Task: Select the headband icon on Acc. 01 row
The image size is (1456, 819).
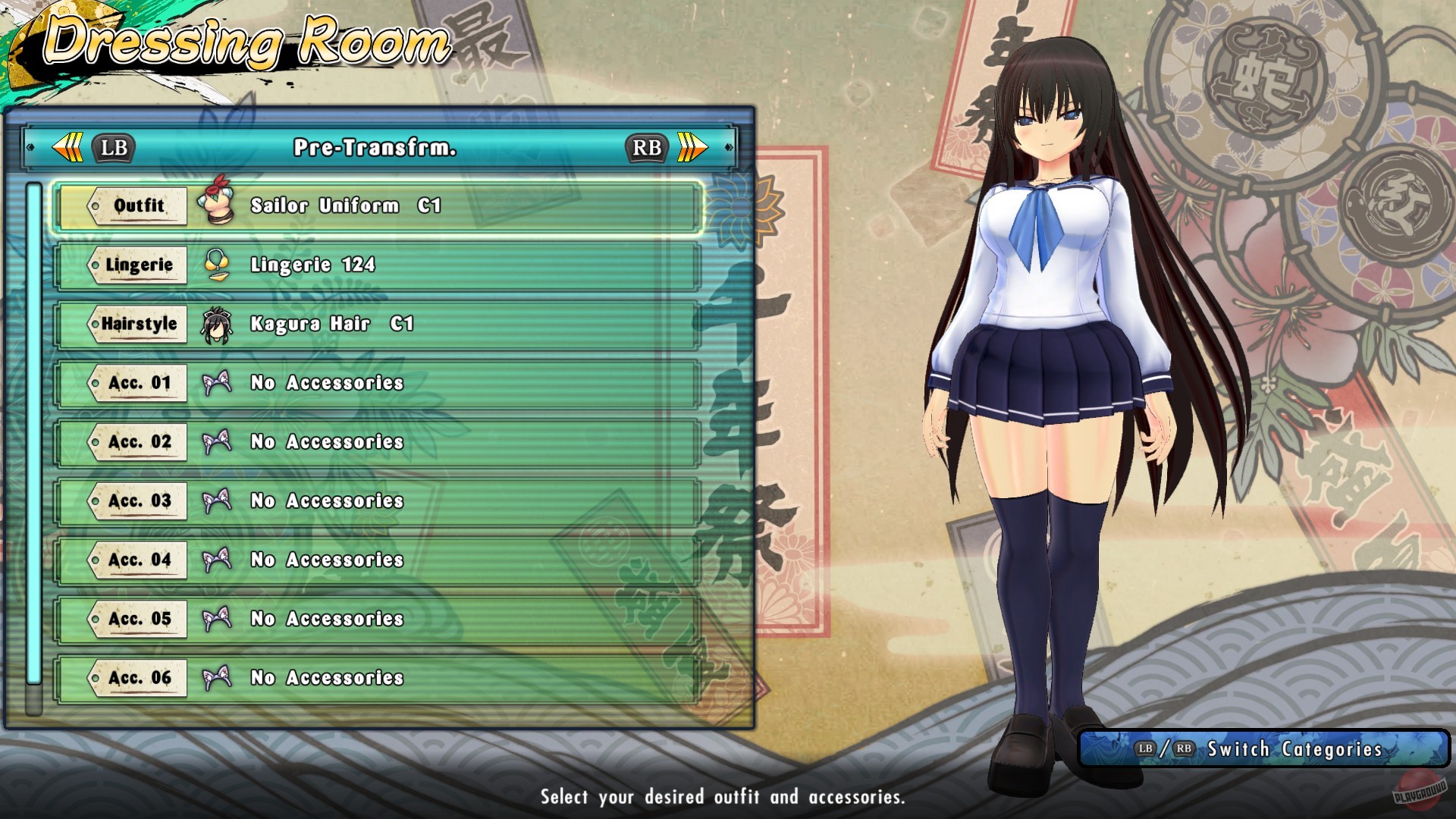Action: (x=218, y=383)
